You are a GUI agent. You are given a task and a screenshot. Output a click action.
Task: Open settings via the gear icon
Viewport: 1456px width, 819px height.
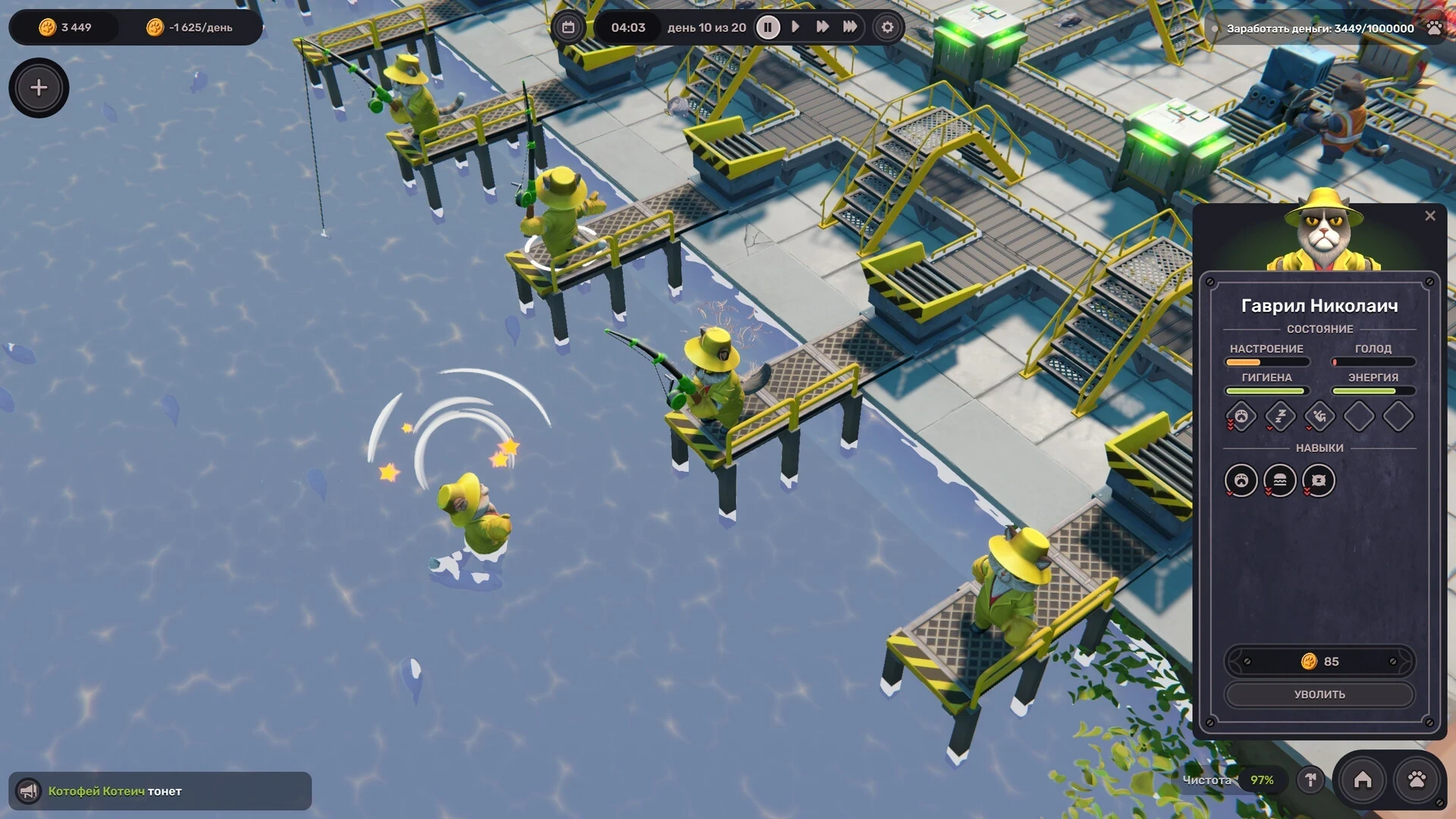point(887,28)
